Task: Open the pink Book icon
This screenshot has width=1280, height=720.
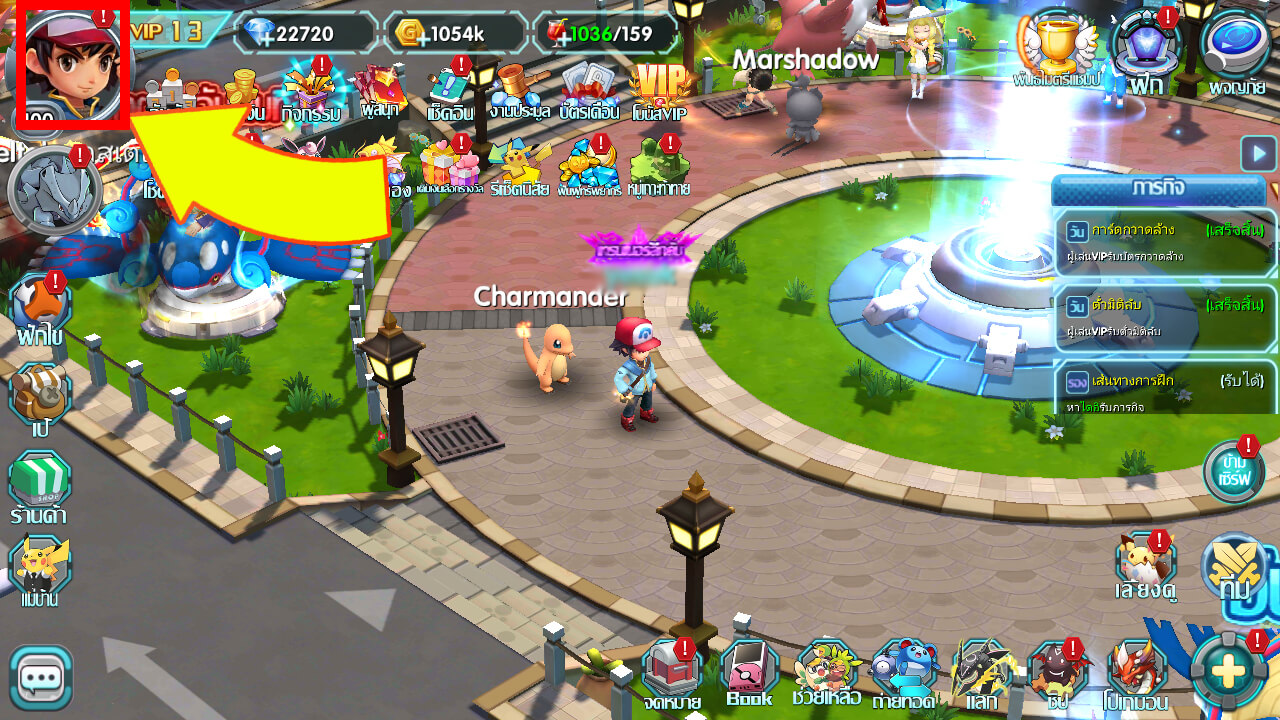Action: click(749, 672)
